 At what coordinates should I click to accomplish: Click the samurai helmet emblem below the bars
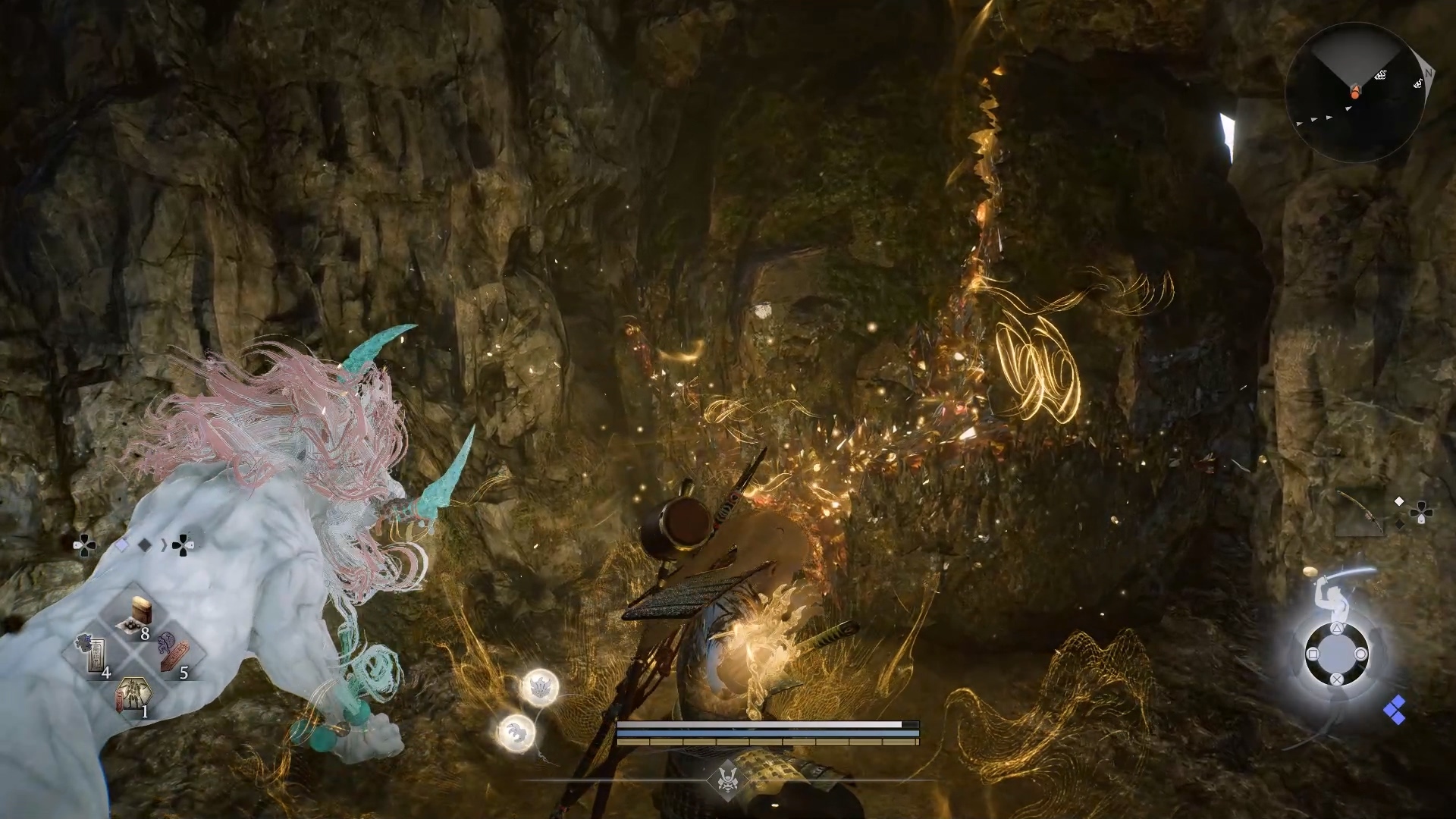[x=727, y=779]
